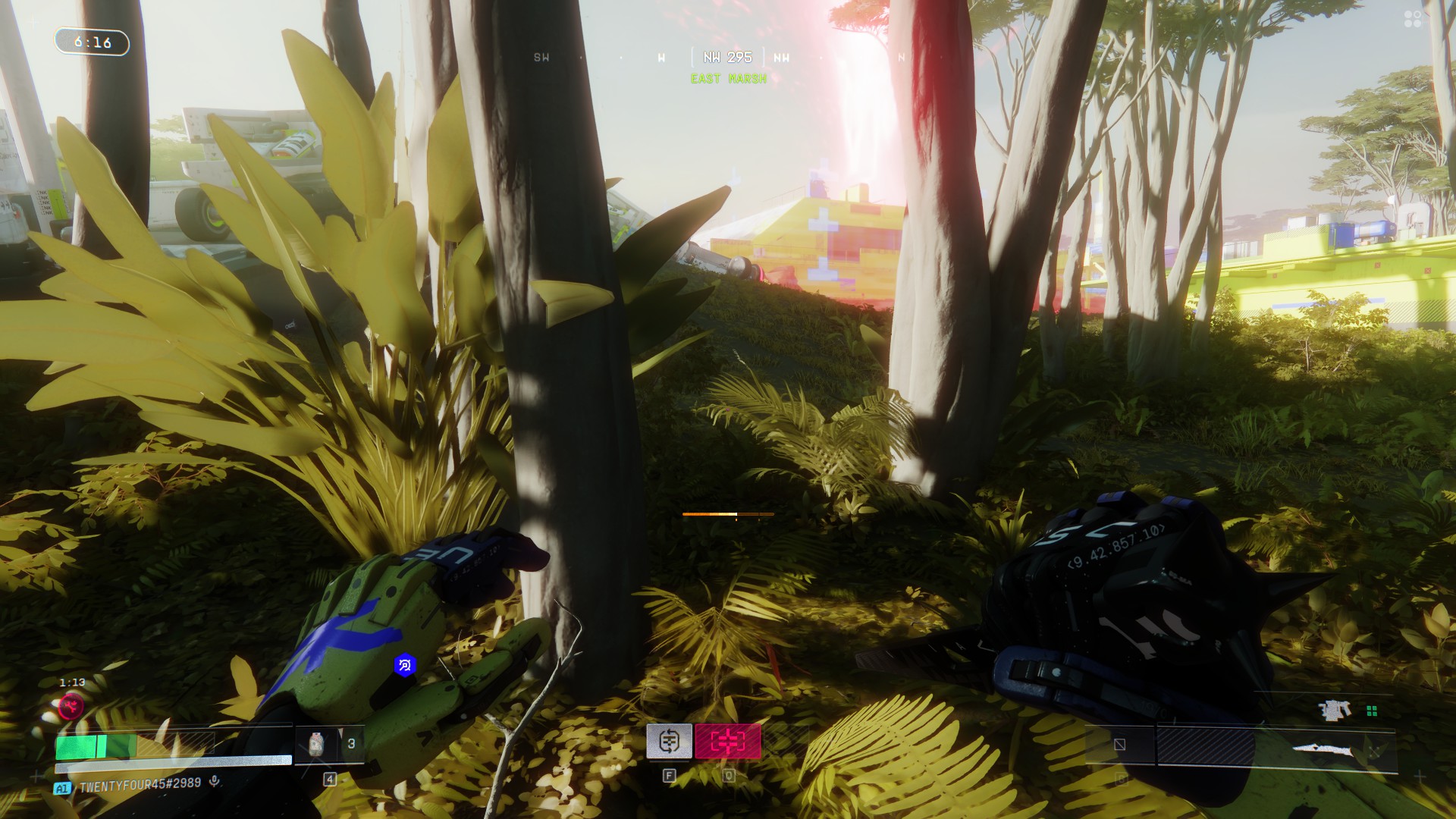
Task: Click the NW 295 compass heading
Action: coord(727,58)
